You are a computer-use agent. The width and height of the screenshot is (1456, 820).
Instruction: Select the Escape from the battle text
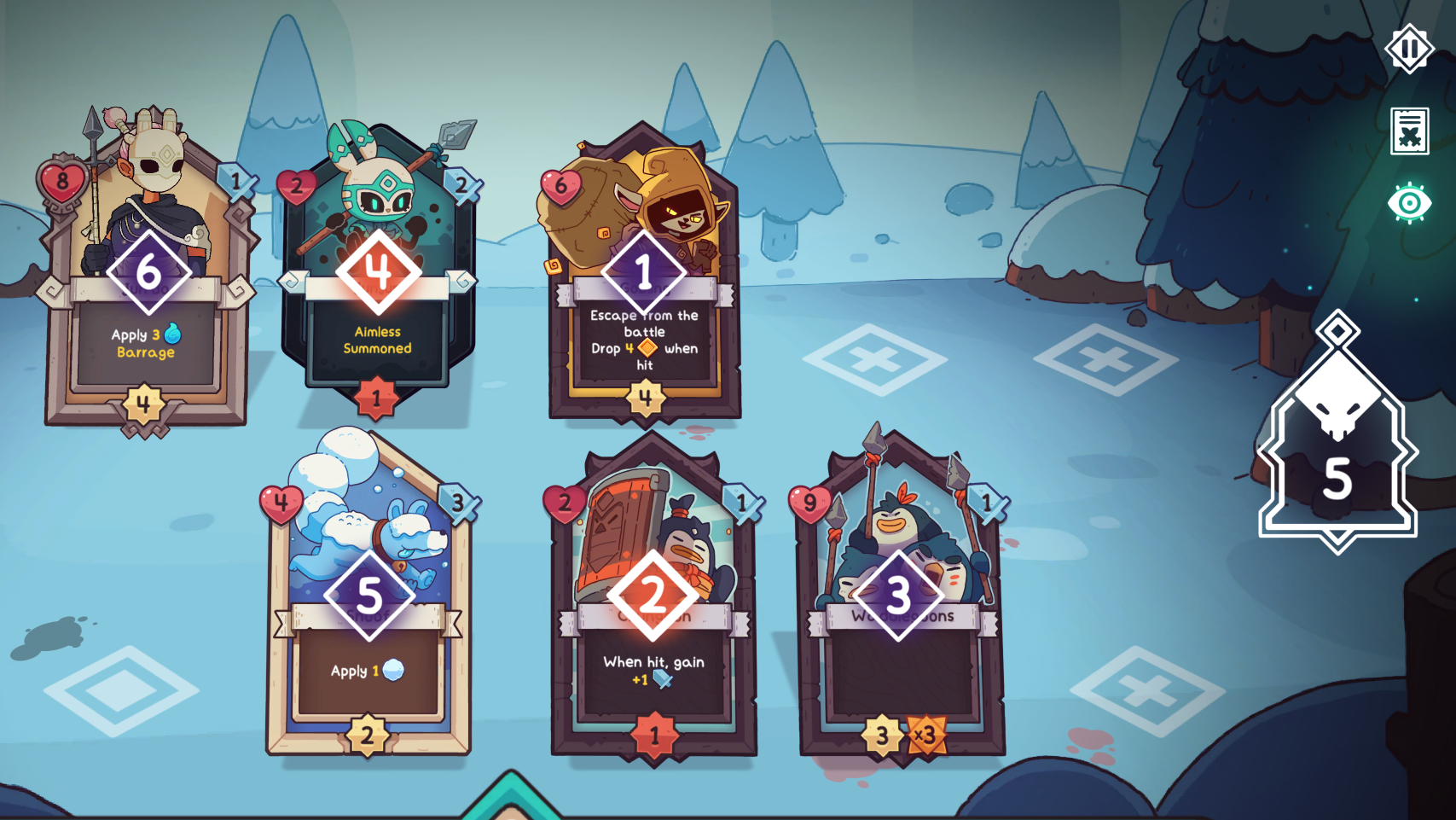click(643, 323)
